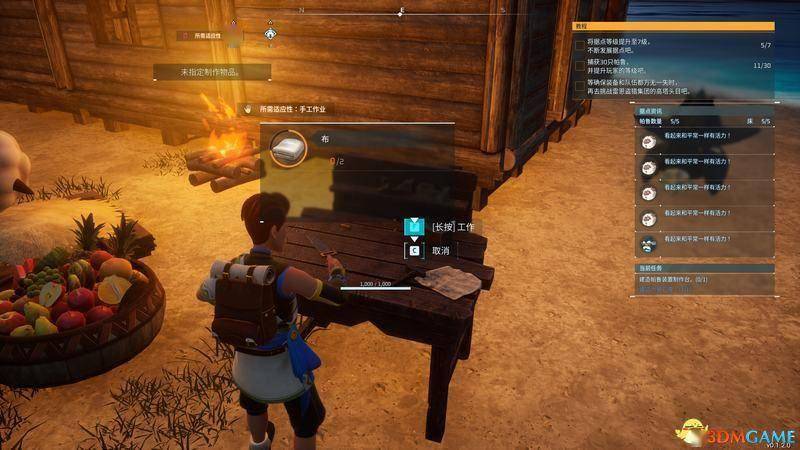Click the base marker icon on the compass
This screenshot has height=450, width=800.
[270, 33]
